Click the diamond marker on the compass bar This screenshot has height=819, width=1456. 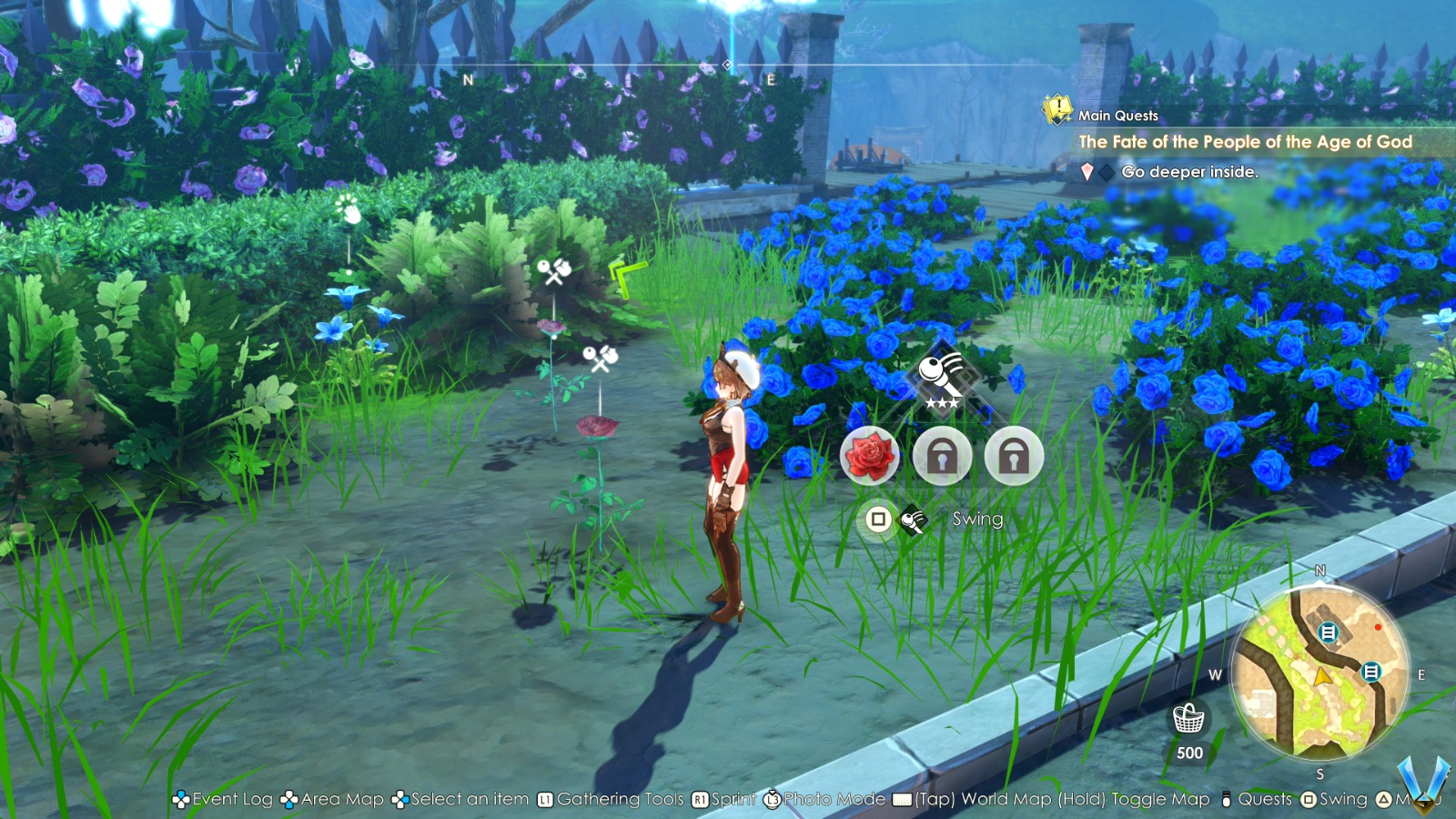(725, 65)
